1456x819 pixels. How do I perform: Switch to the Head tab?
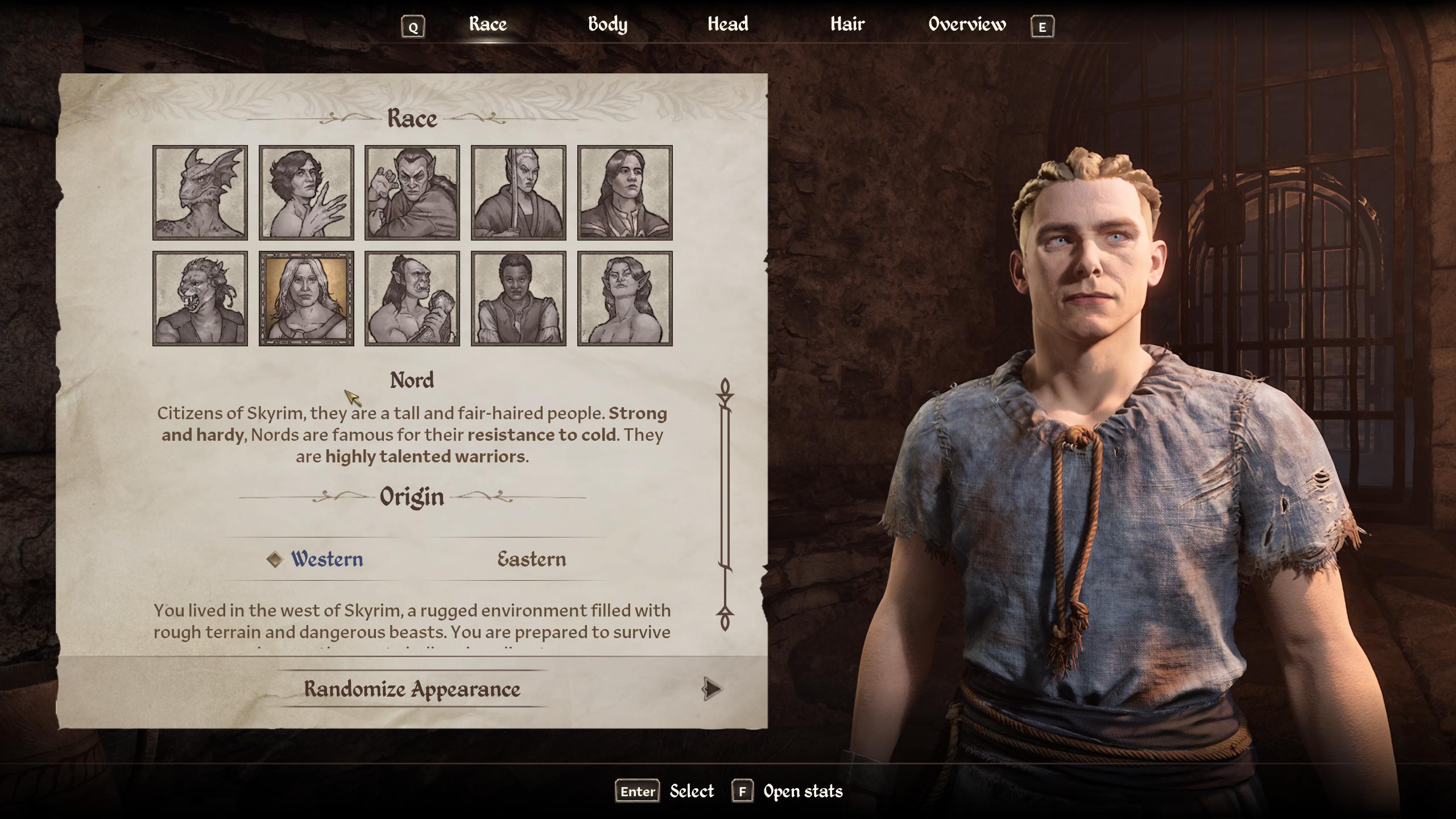(x=728, y=24)
